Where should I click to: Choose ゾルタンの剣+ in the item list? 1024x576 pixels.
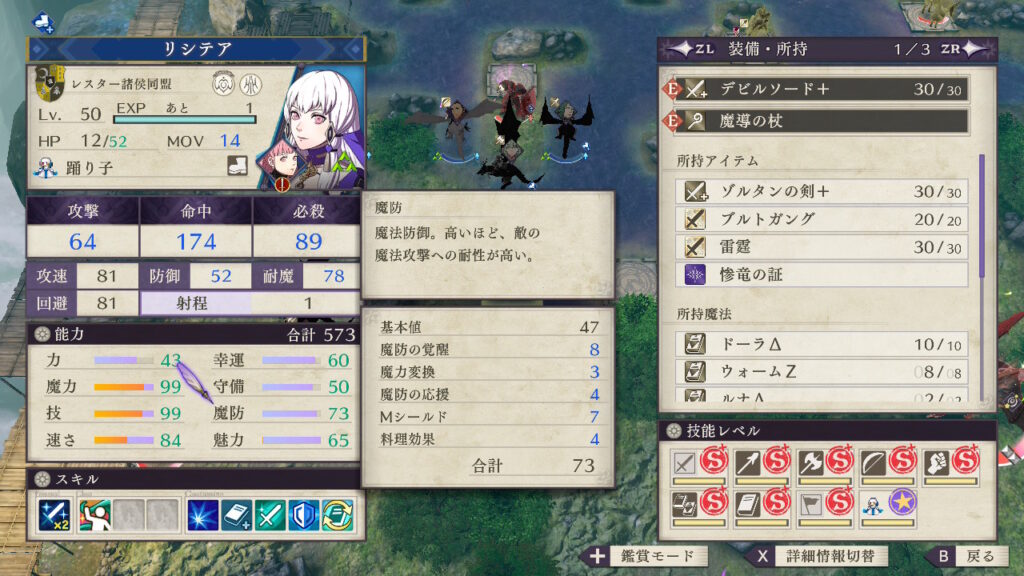pos(825,192)
